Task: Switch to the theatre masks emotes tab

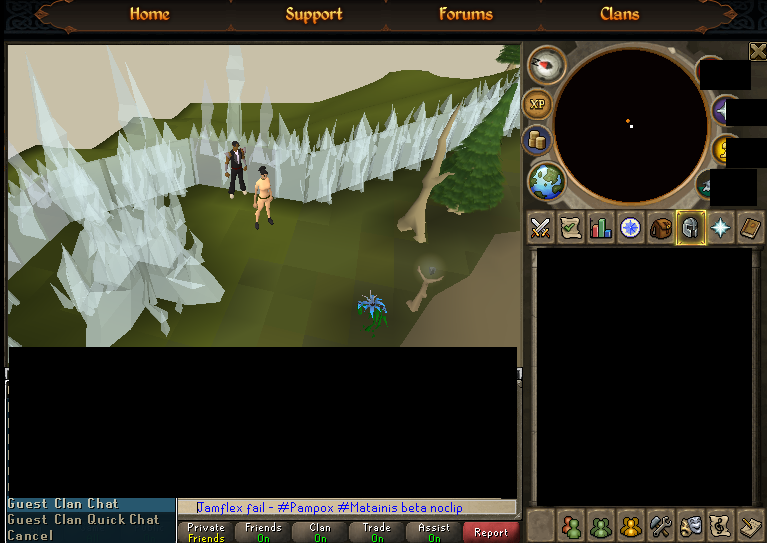Action: click(690, 524)
